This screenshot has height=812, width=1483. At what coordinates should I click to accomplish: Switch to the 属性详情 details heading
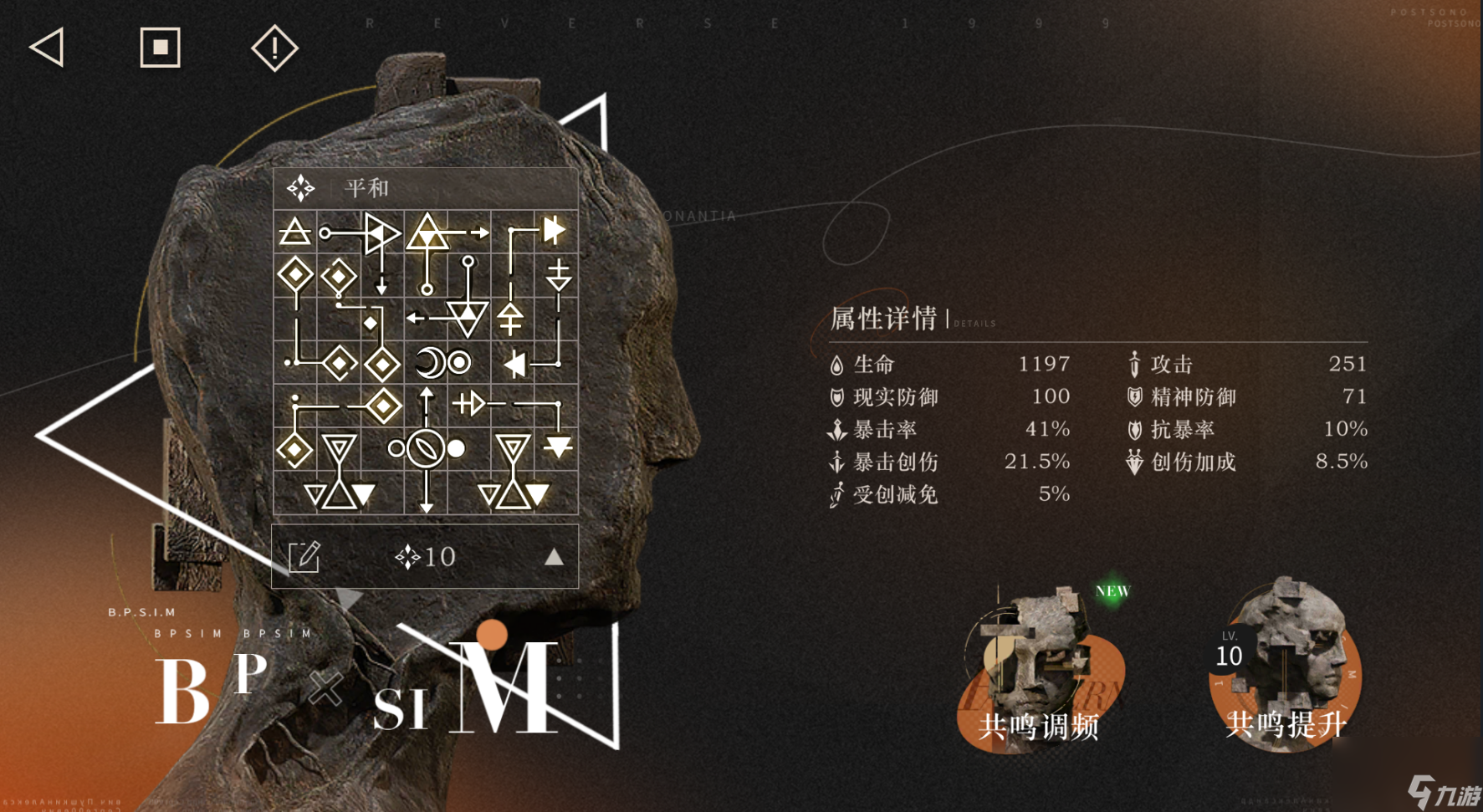point(882,319)
